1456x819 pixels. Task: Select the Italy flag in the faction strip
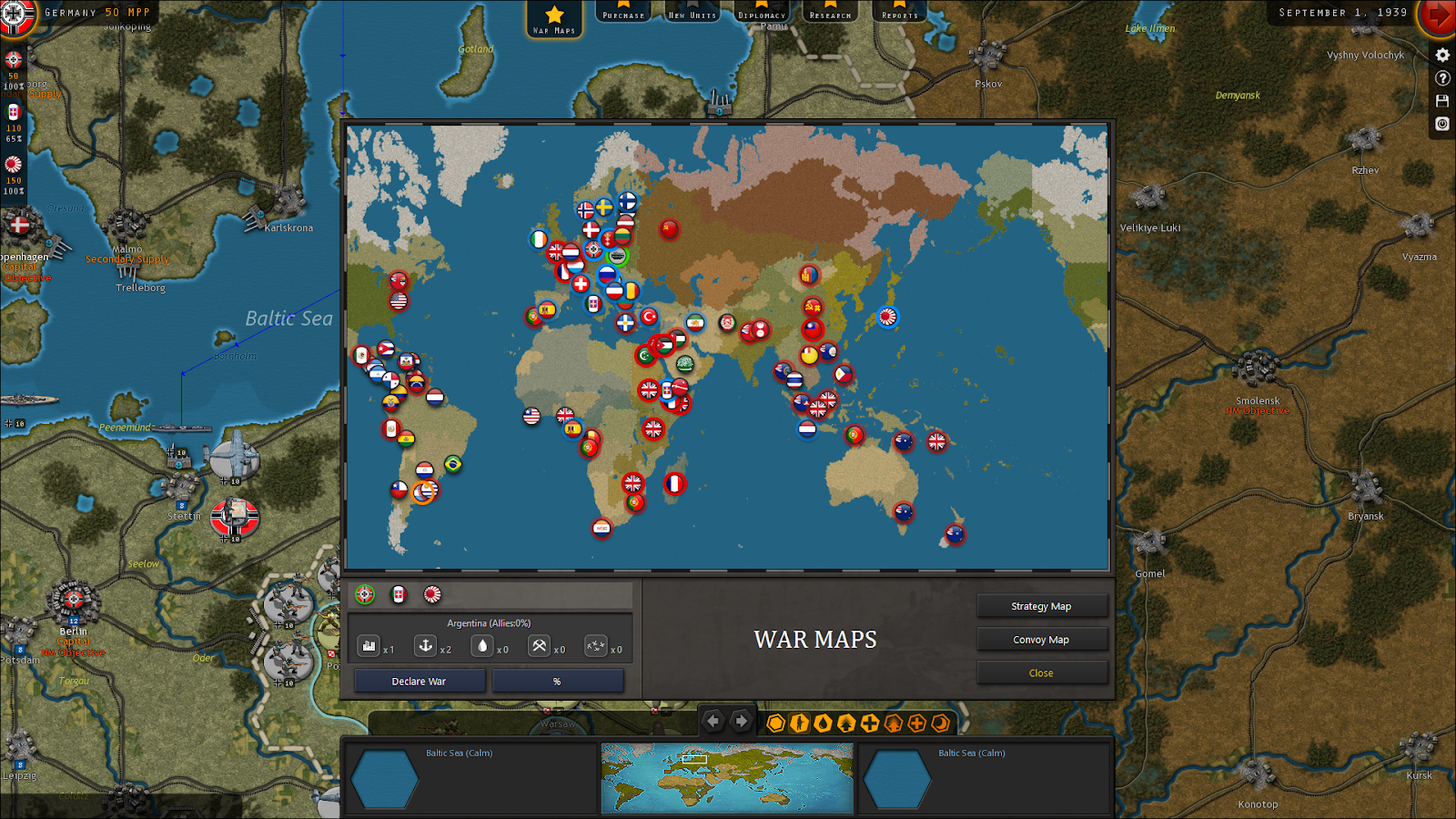click(x=398, y=594)
